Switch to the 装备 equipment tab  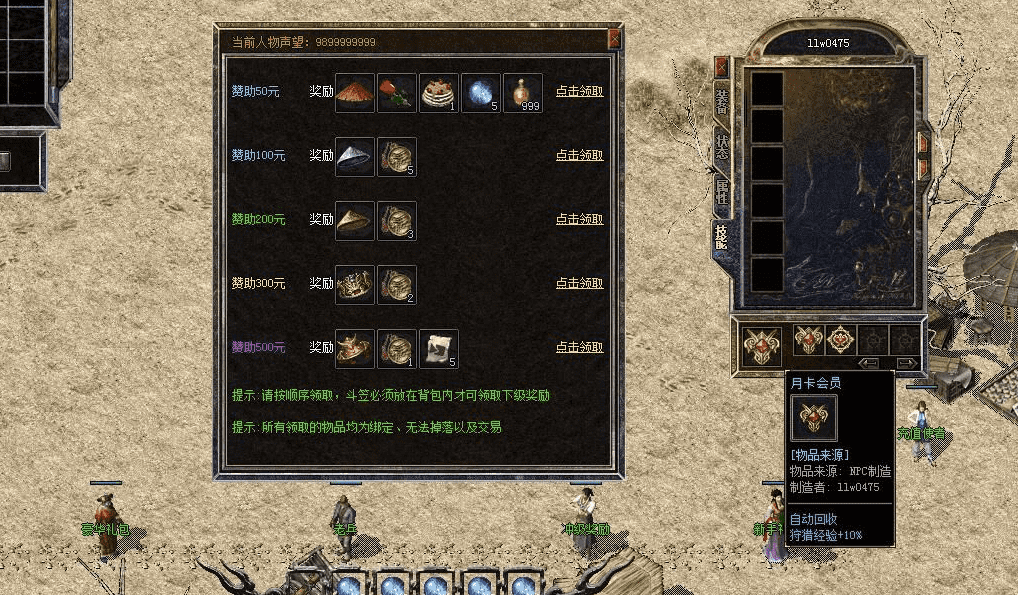coord(721,103)
